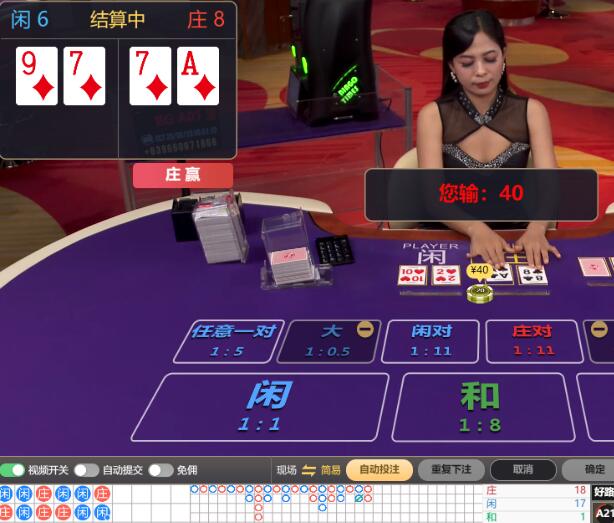Open the 好路 good-road panel
Viewport: 614px width, 523px height.
coord(603,492)
